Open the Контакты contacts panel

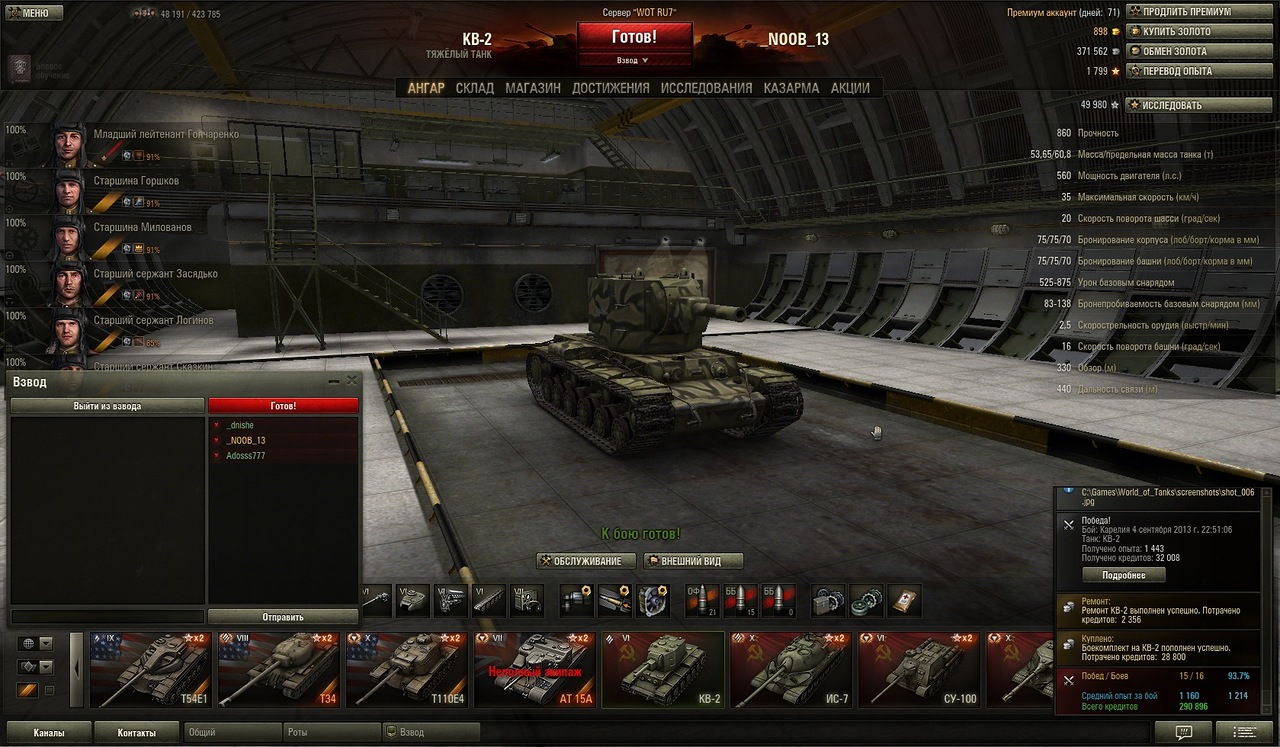coord(136,733)
